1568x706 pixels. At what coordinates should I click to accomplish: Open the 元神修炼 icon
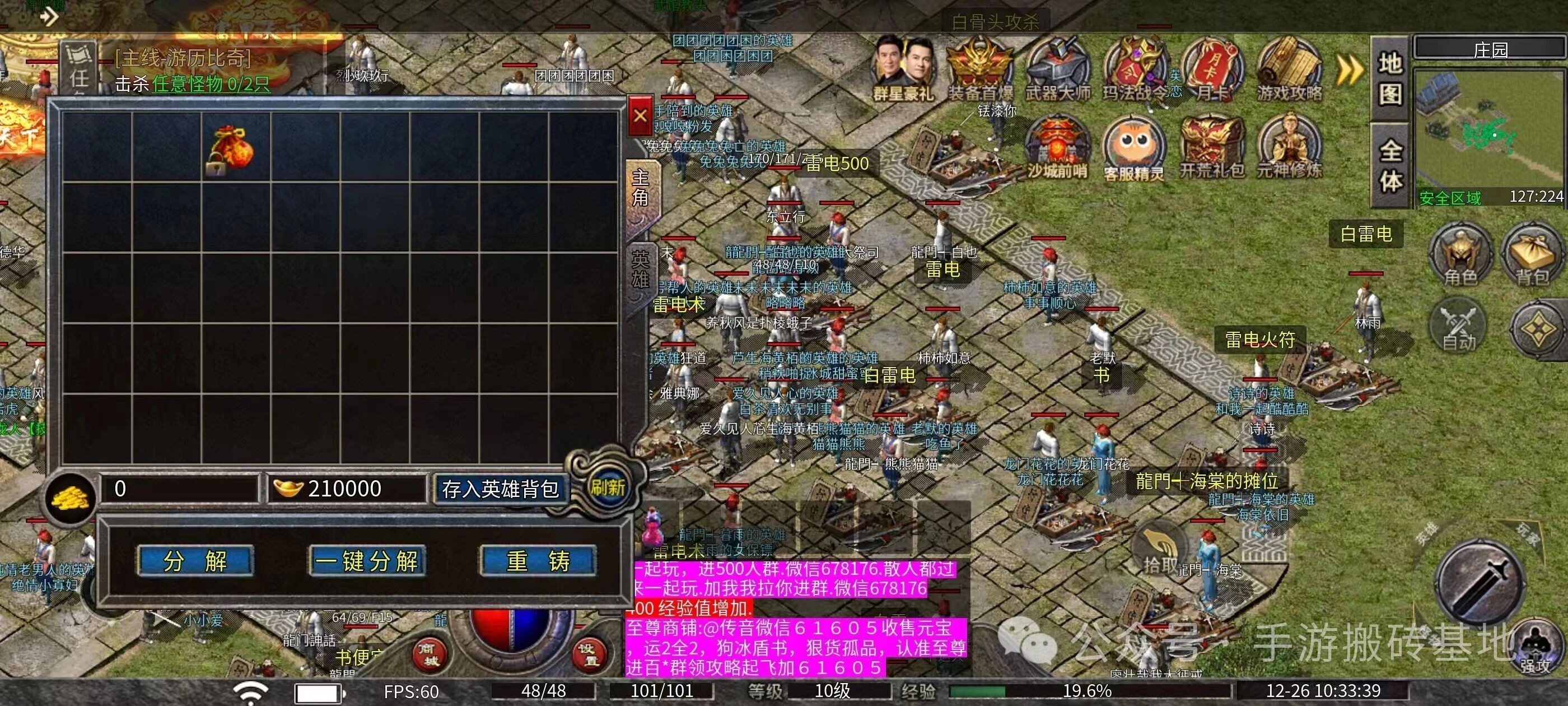(x=1289, y=146)
